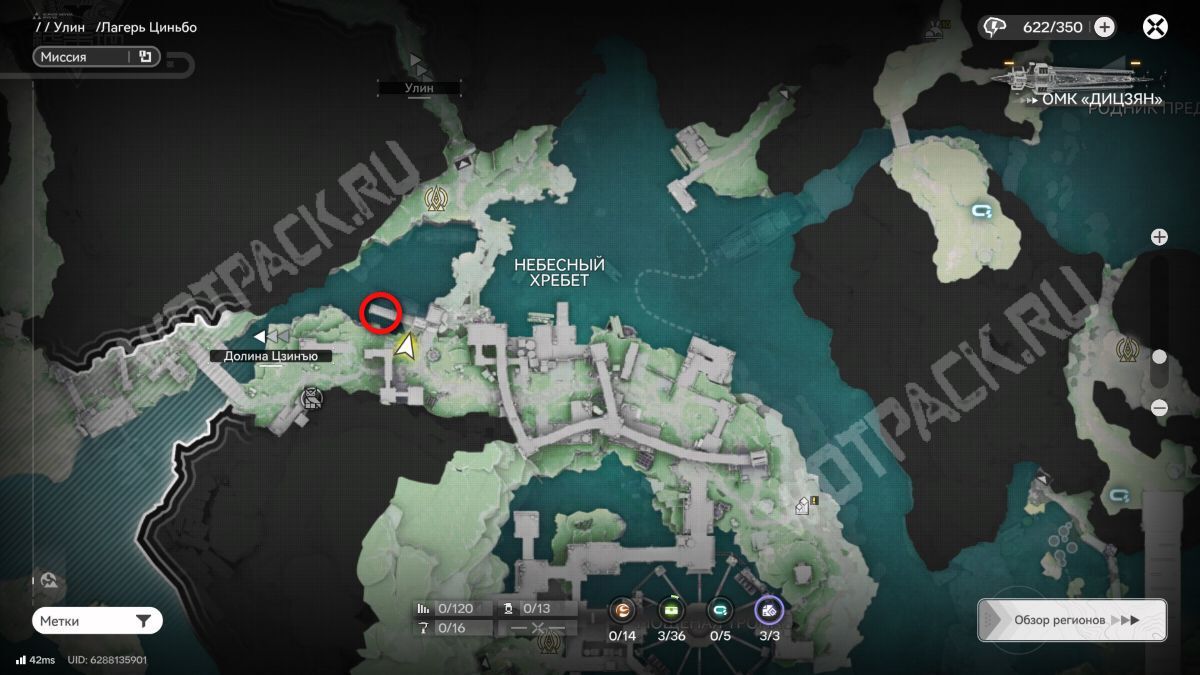
Task: Zoom out the map with minus
Action: click(x=1159, y=407)
